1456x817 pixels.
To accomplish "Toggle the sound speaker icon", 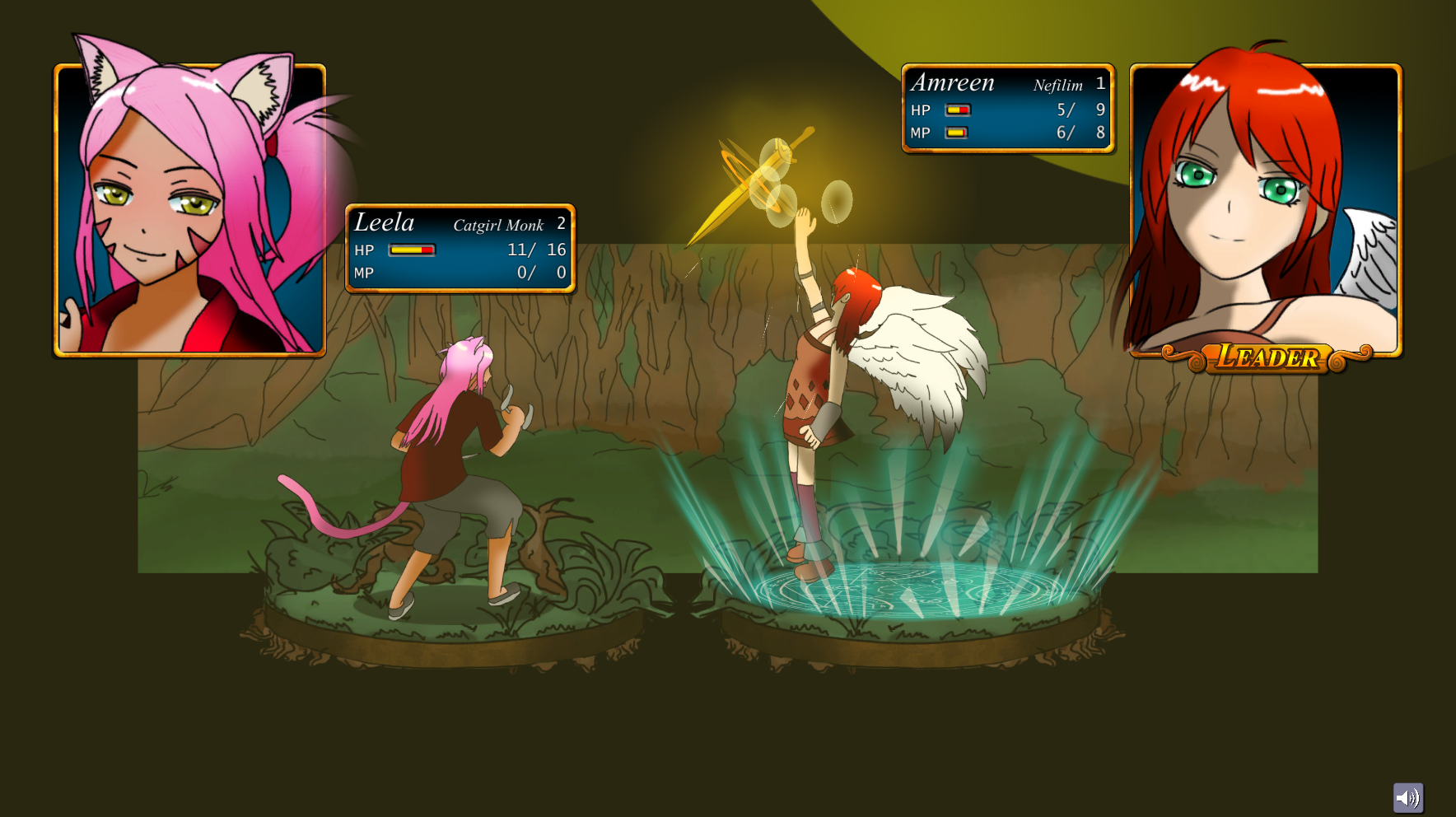I will [x=1407, y=797].
